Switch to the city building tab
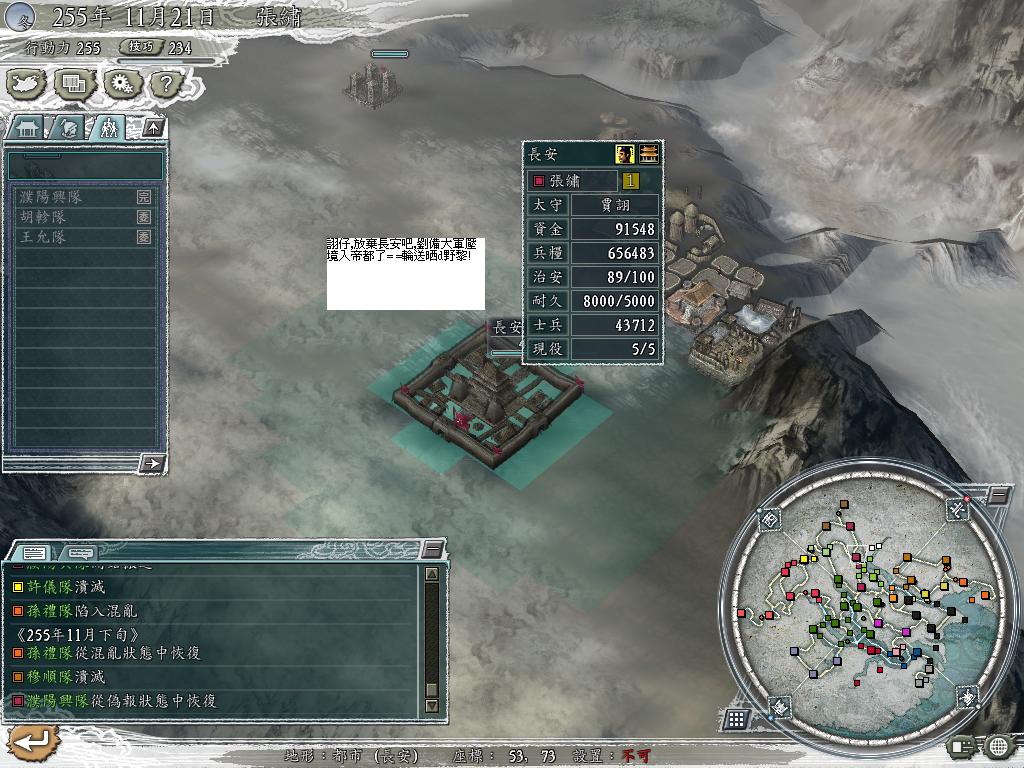Viewport: 1024px width, 768px height. (x=26, y=128)
